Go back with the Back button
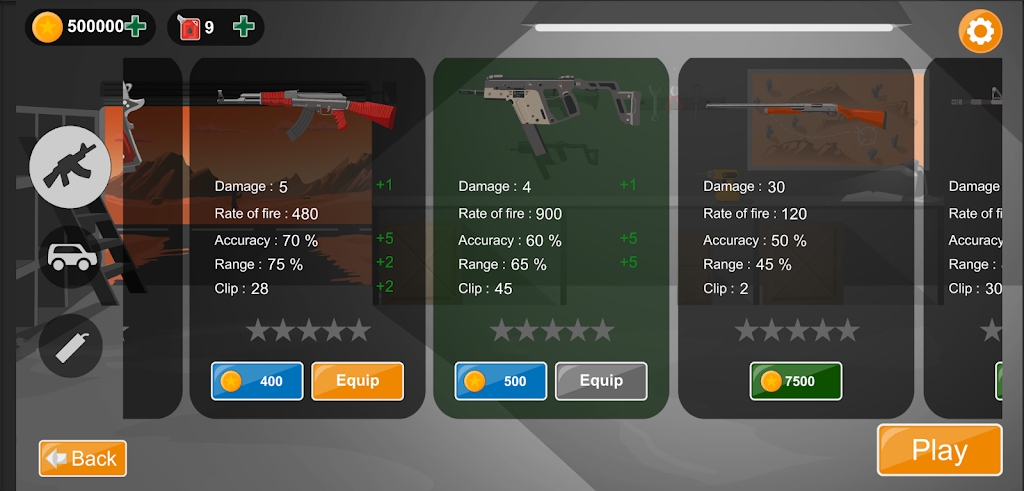 (83, 458)
